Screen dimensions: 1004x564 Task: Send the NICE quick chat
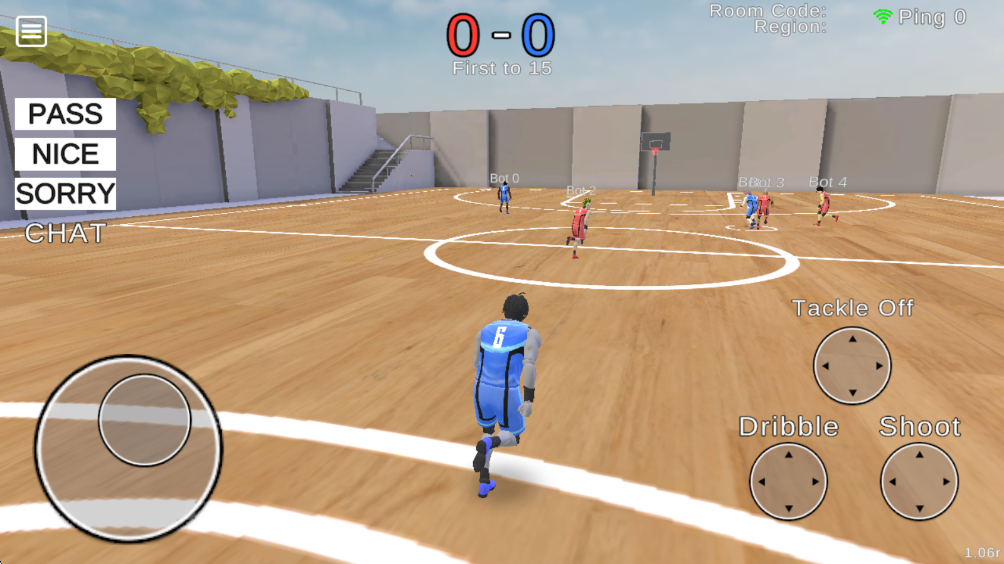[x=66, y=154]
